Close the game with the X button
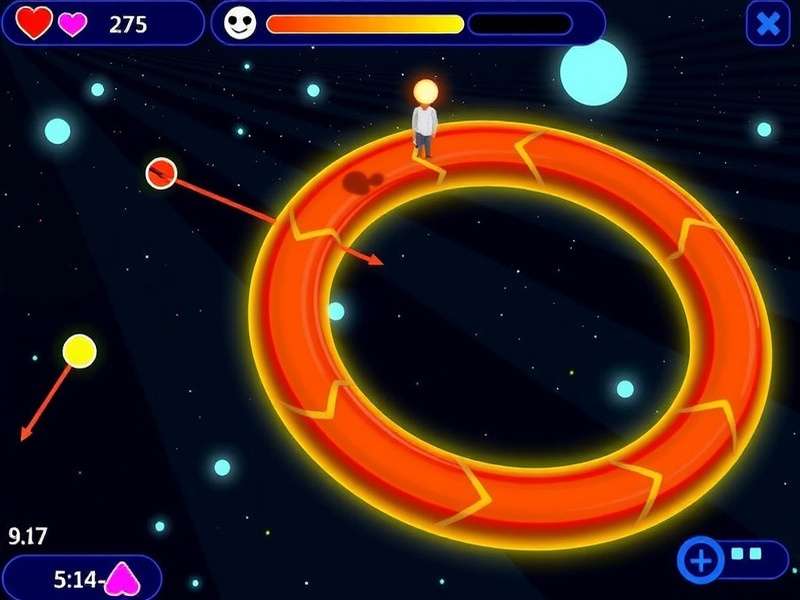Viewport: 800px width, 600px height. [x=768, y=23]
